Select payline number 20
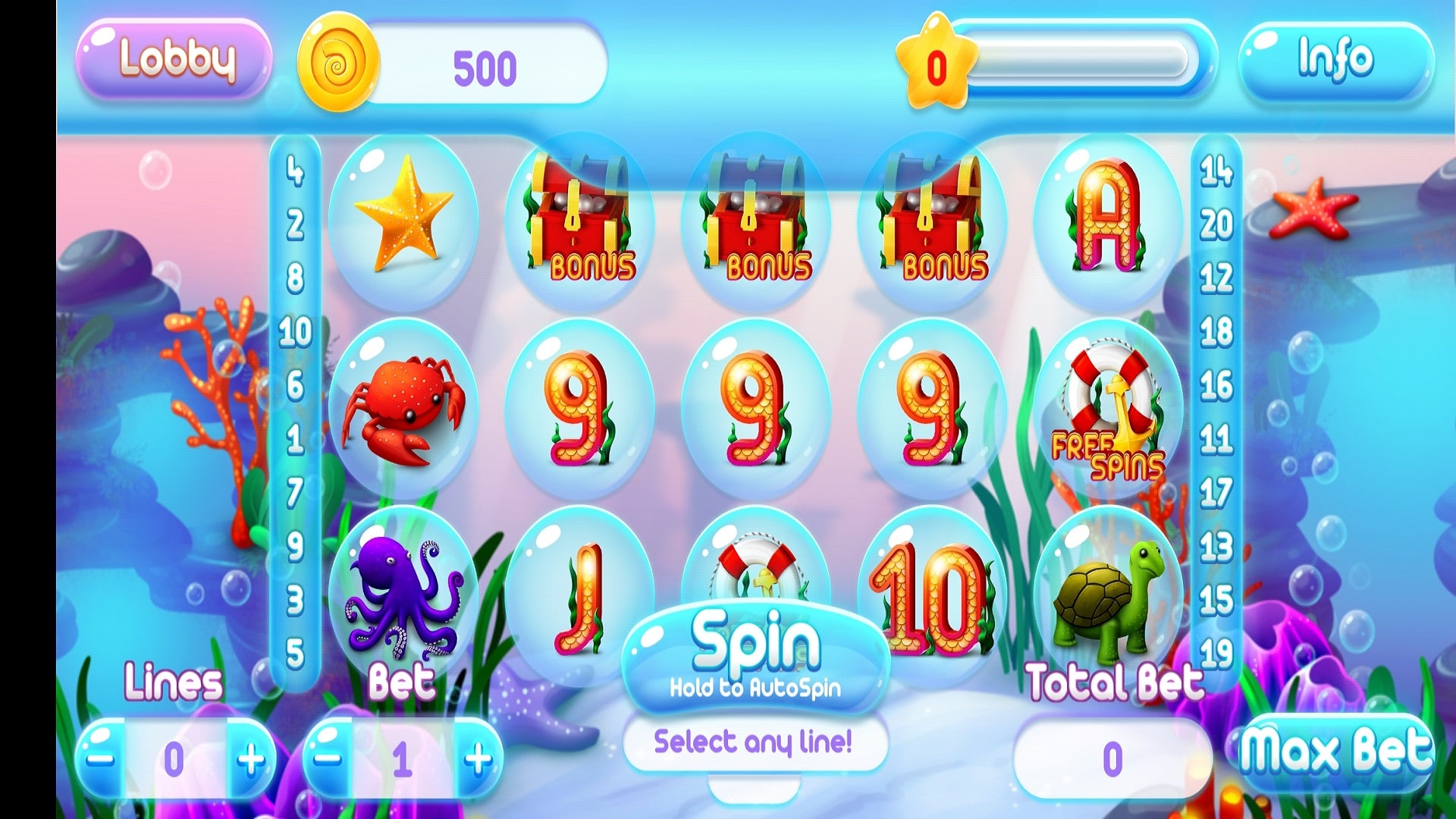The width and height of the screenshot is (1456, 819). pos(1216,224)
